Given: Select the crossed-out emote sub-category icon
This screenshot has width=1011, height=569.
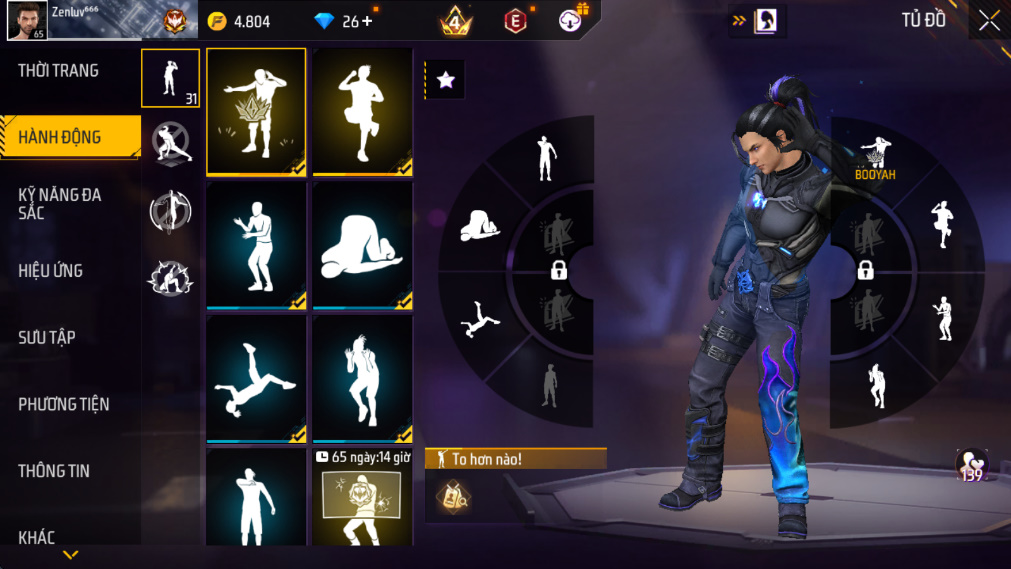Looking at the screenshot, I should [x=171, y=143].
